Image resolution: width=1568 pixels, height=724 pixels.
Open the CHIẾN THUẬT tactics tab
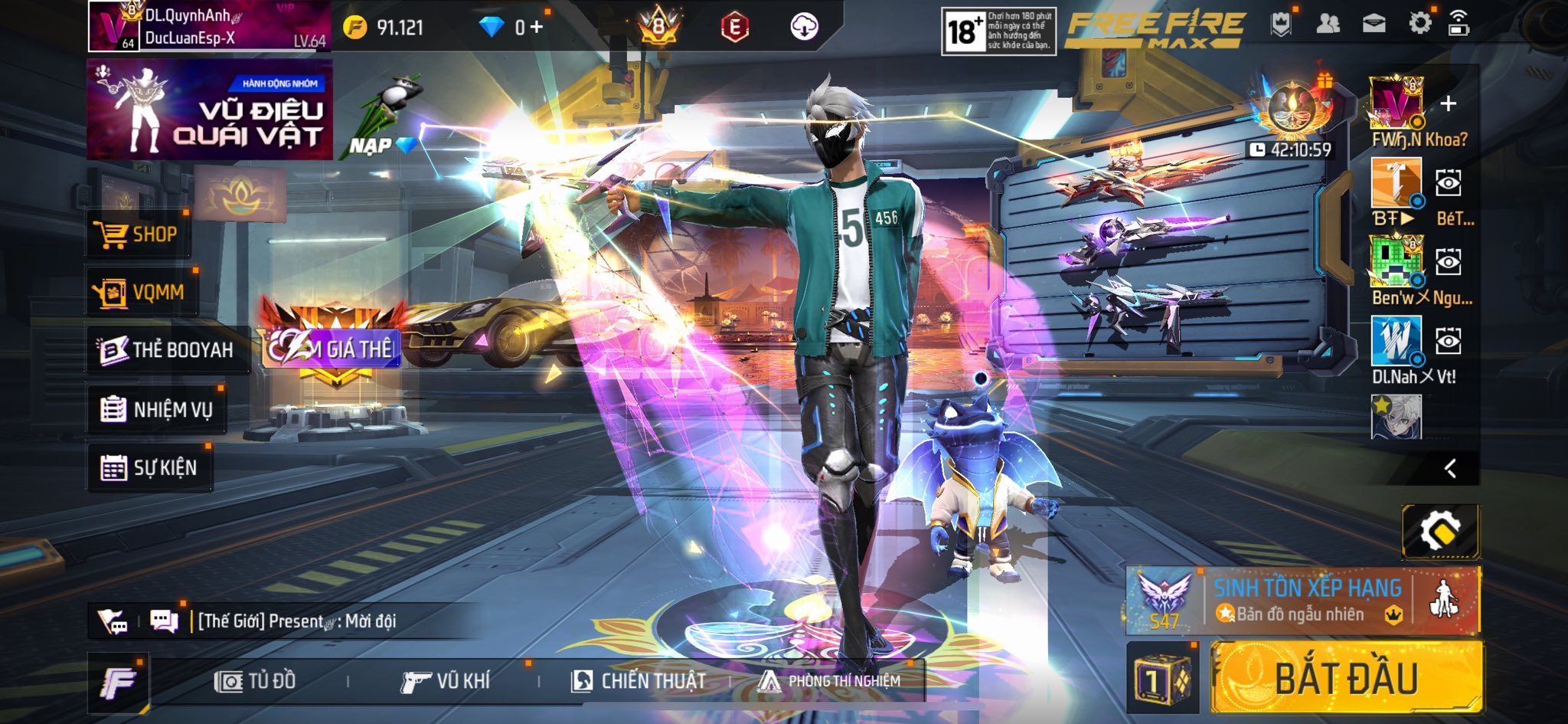tap(639, 680)
